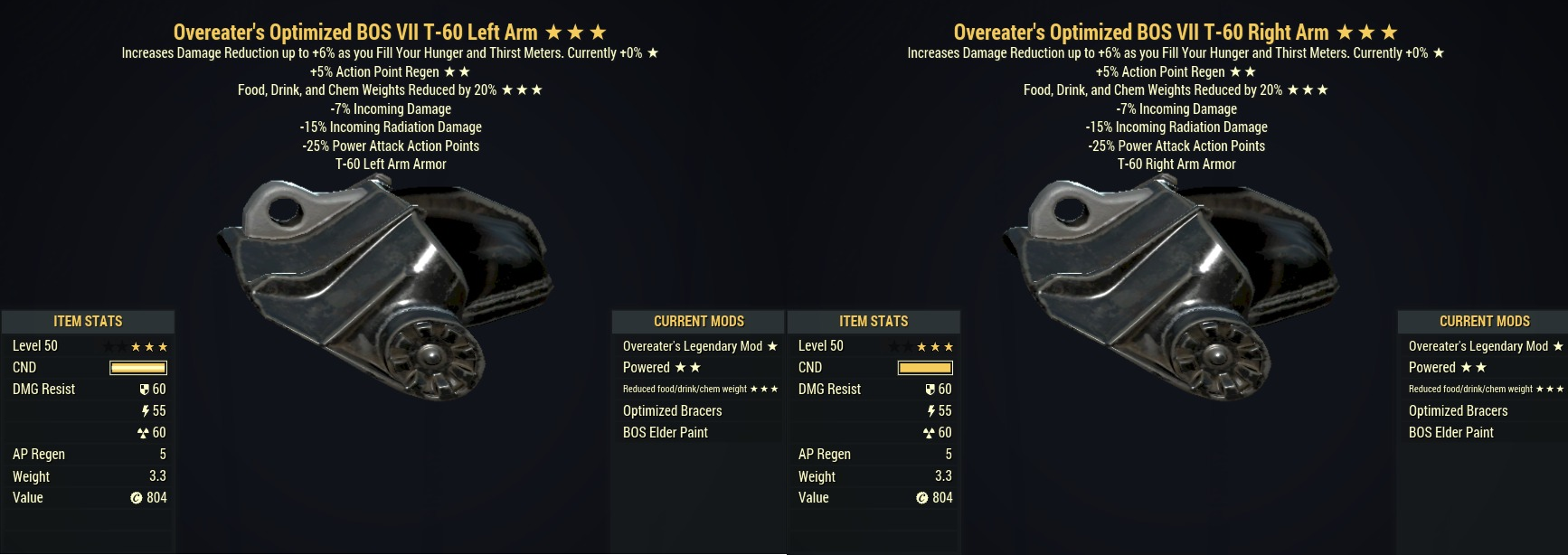Select Optimized Bracers mod on the Left Arm
This screenshot has height=555, width=1568.
672,410
